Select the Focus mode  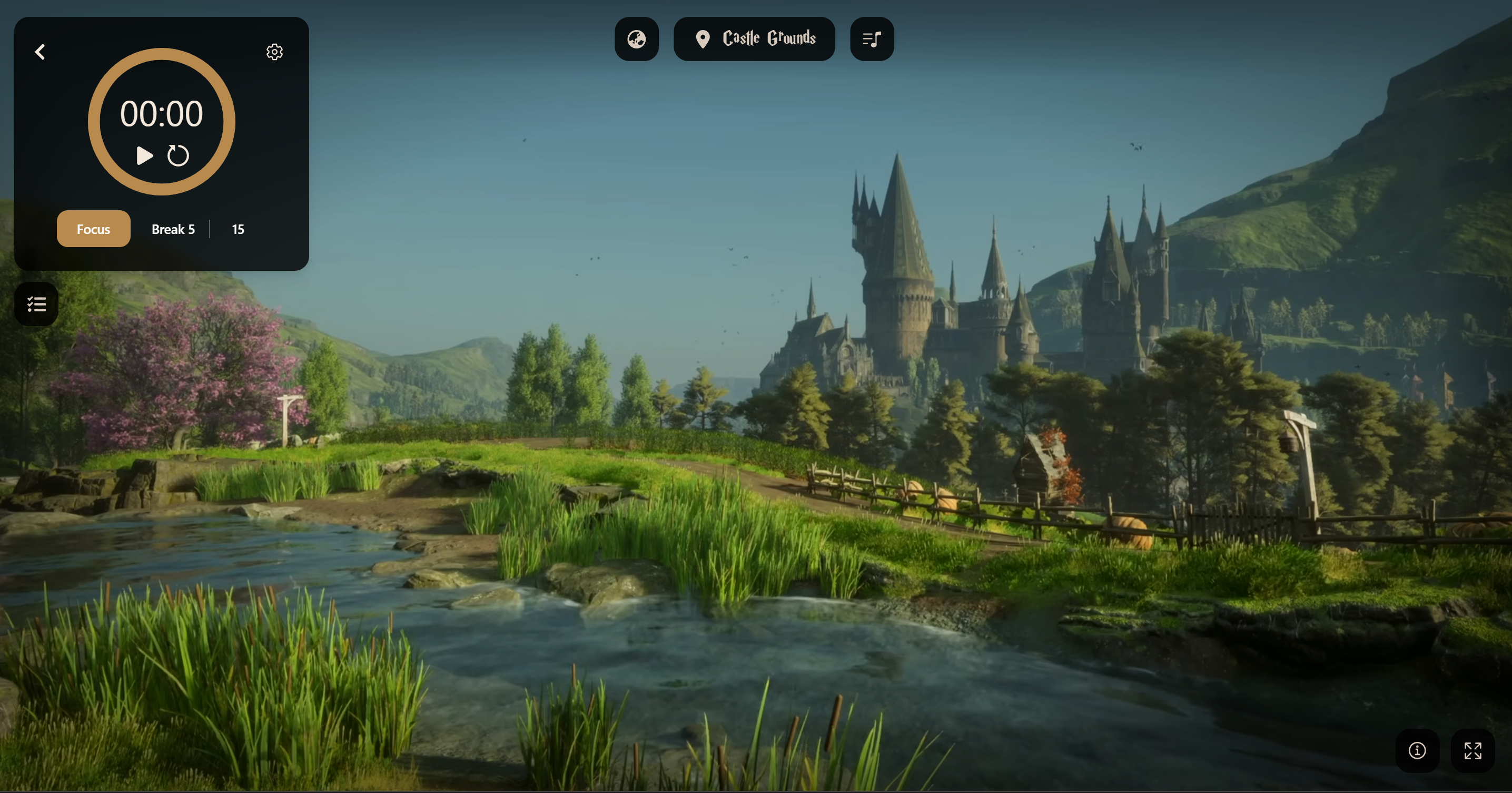[93, 229]
